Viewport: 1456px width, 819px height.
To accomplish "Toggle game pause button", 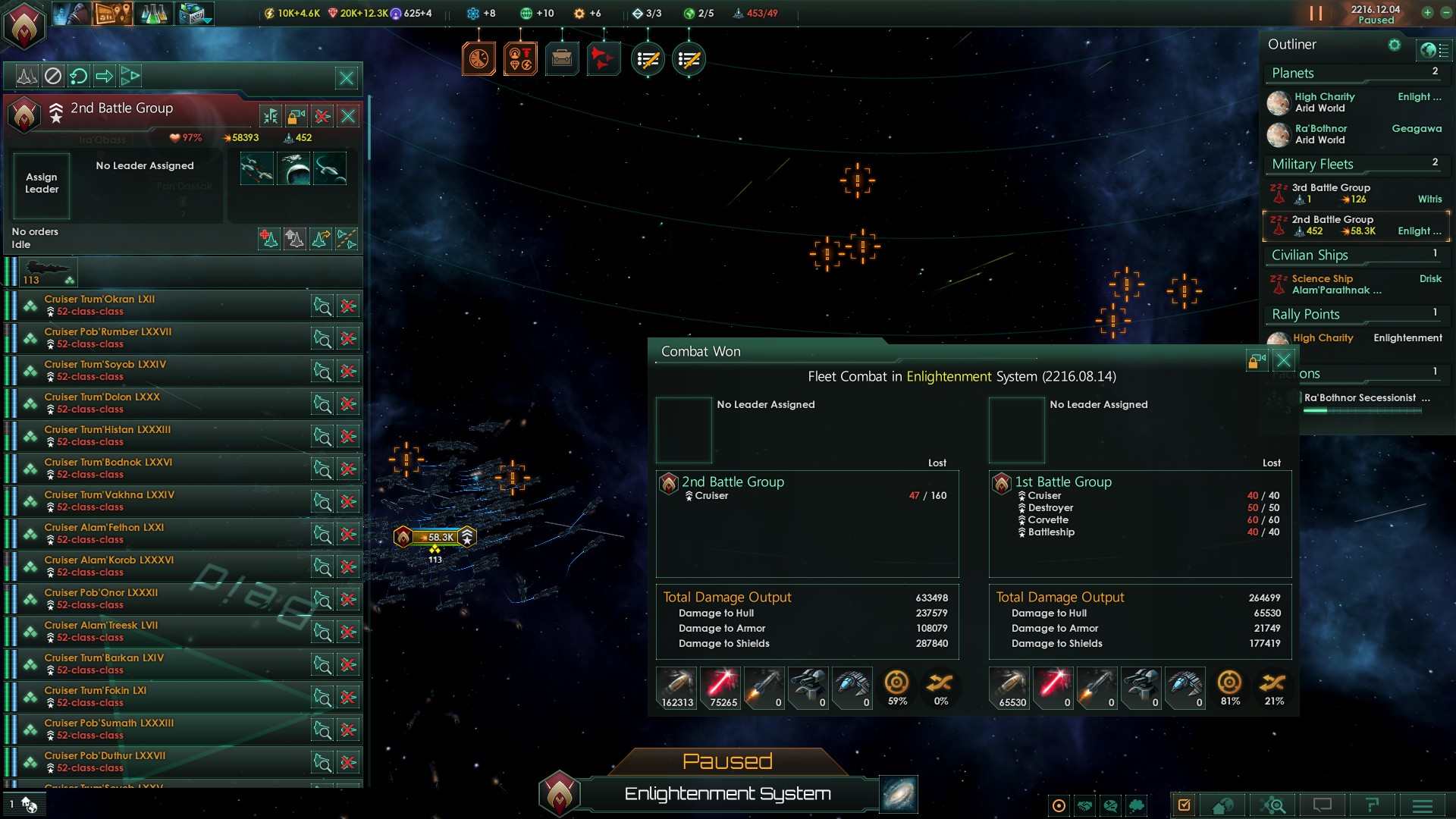I will coord(1316,14).
